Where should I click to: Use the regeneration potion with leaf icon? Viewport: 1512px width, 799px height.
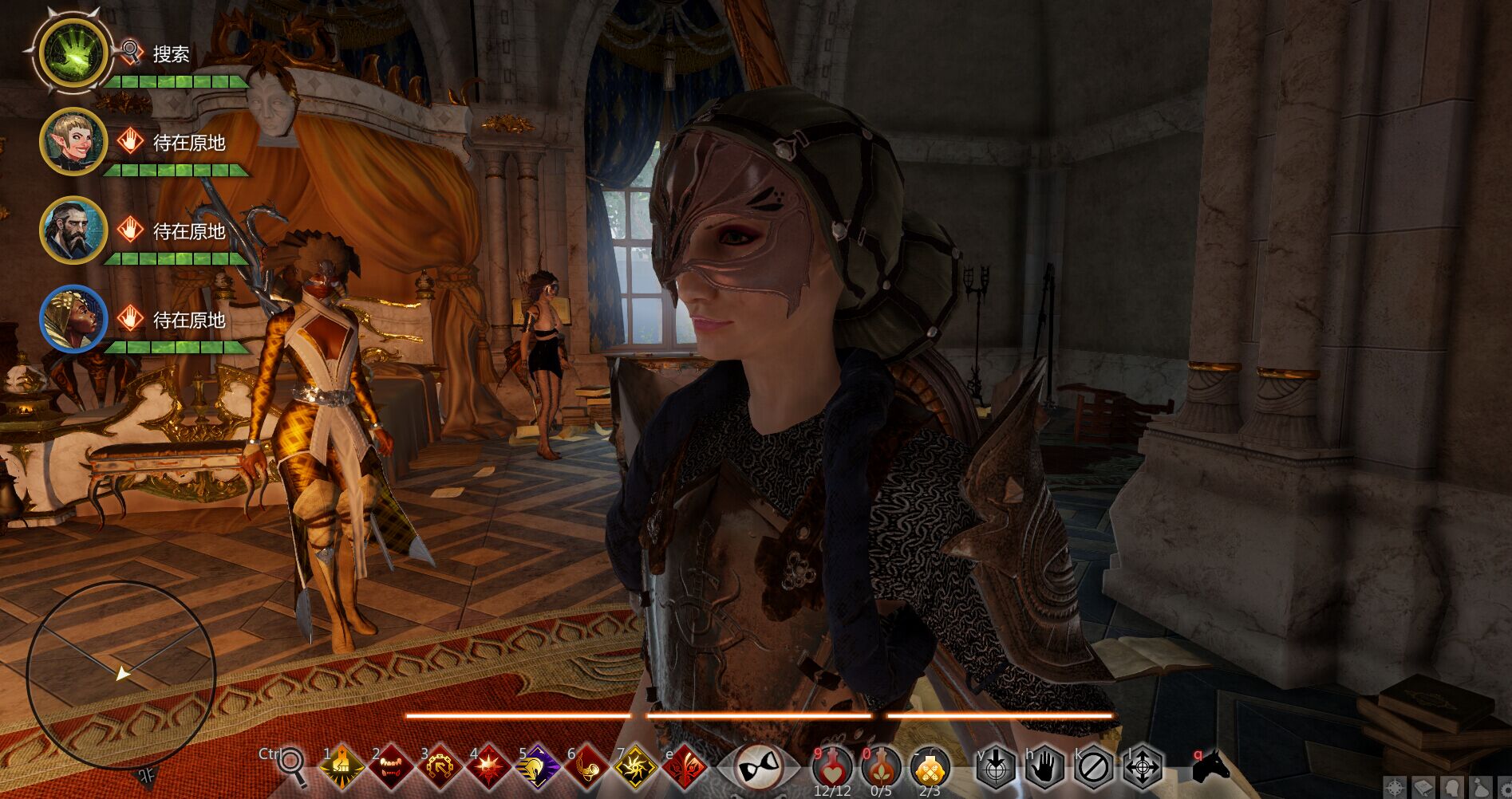881,768
